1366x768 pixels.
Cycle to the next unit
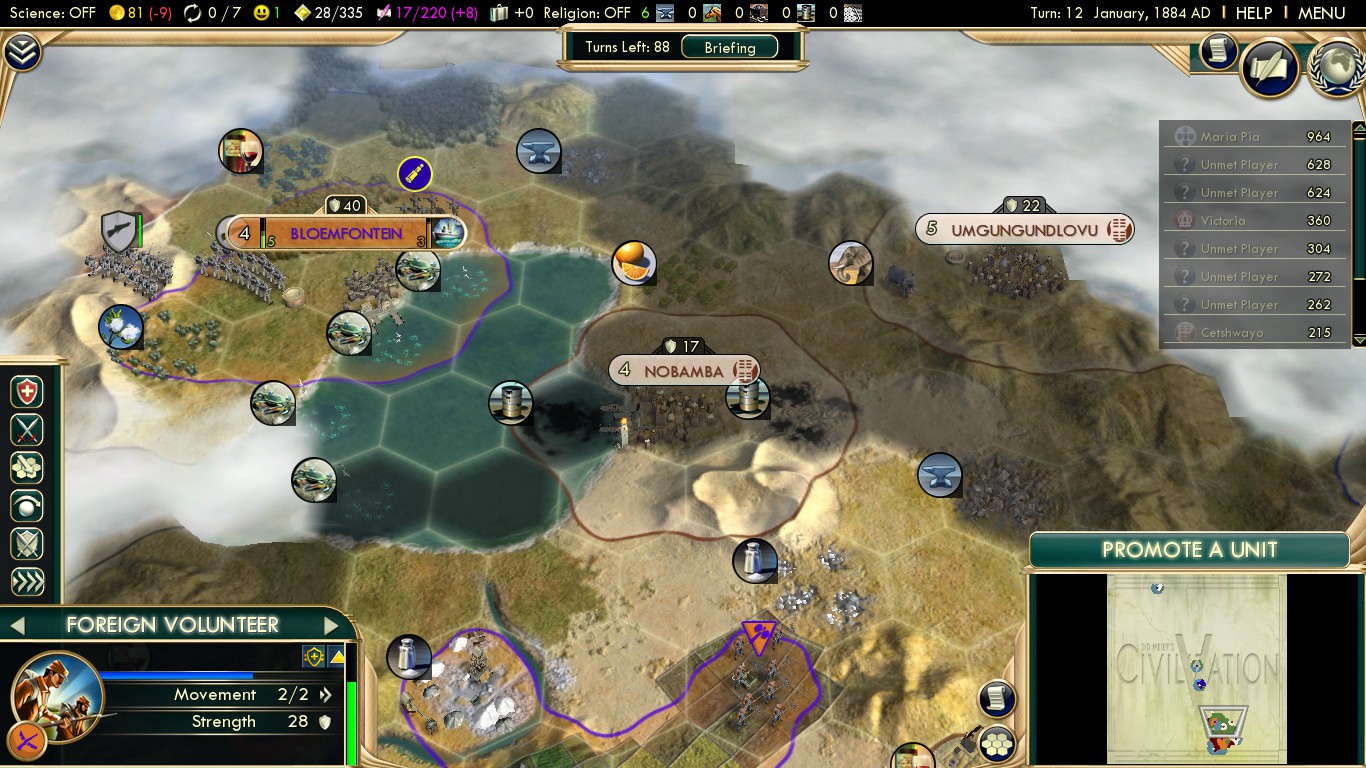tap(331, 626)
